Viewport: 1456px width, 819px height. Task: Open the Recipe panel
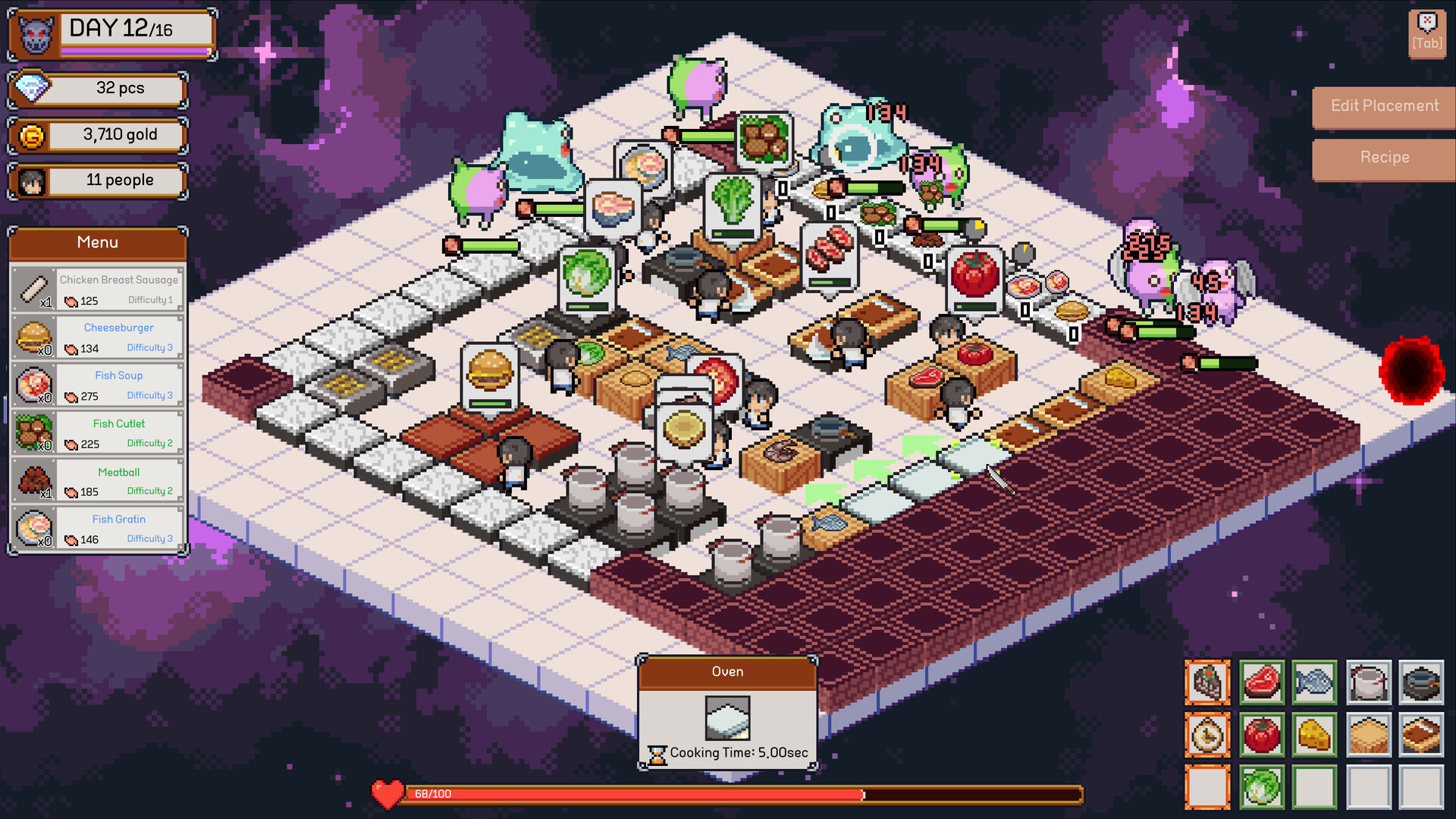click(1383, 158)
